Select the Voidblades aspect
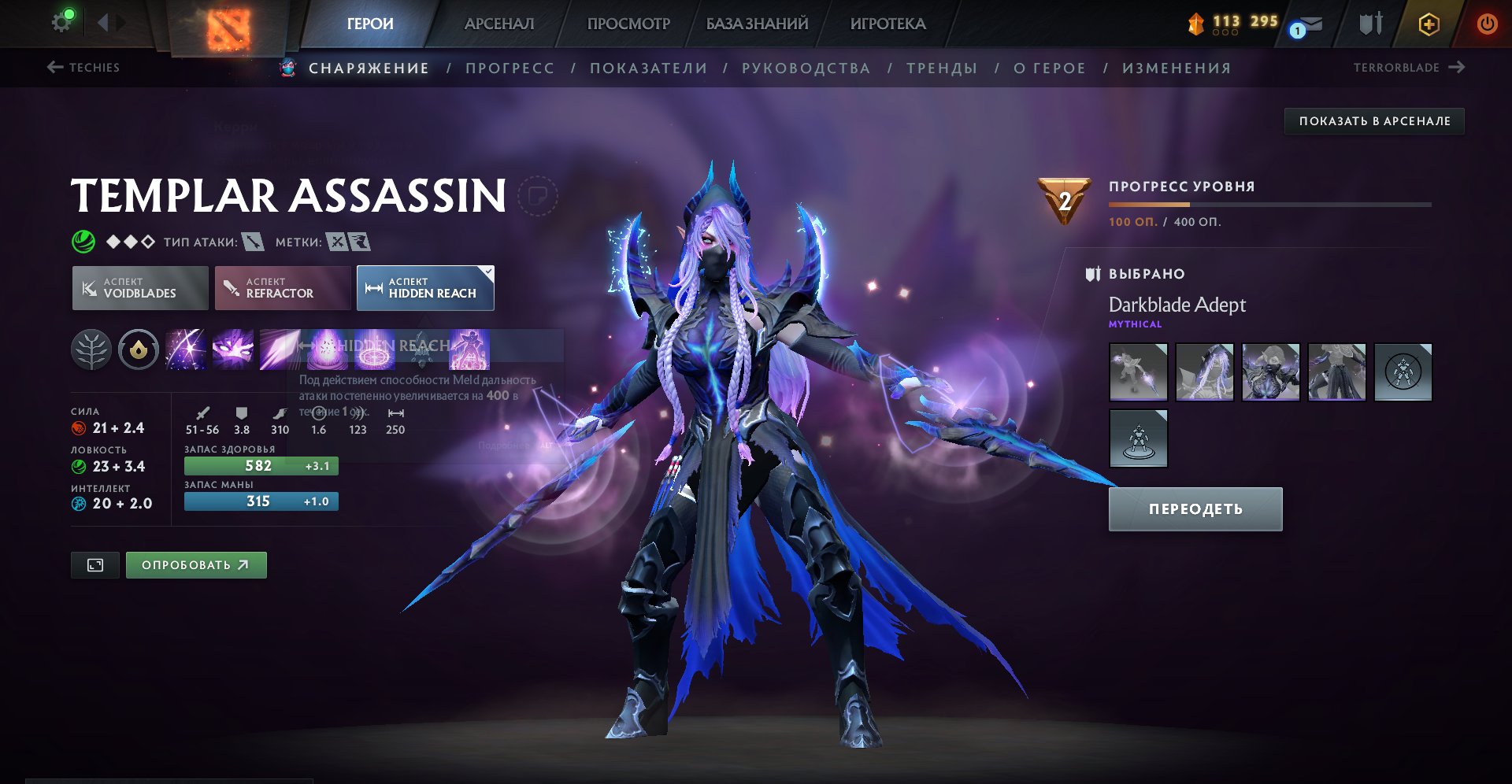The height and width of the screenshot is (784, 1512). [140, 288]
